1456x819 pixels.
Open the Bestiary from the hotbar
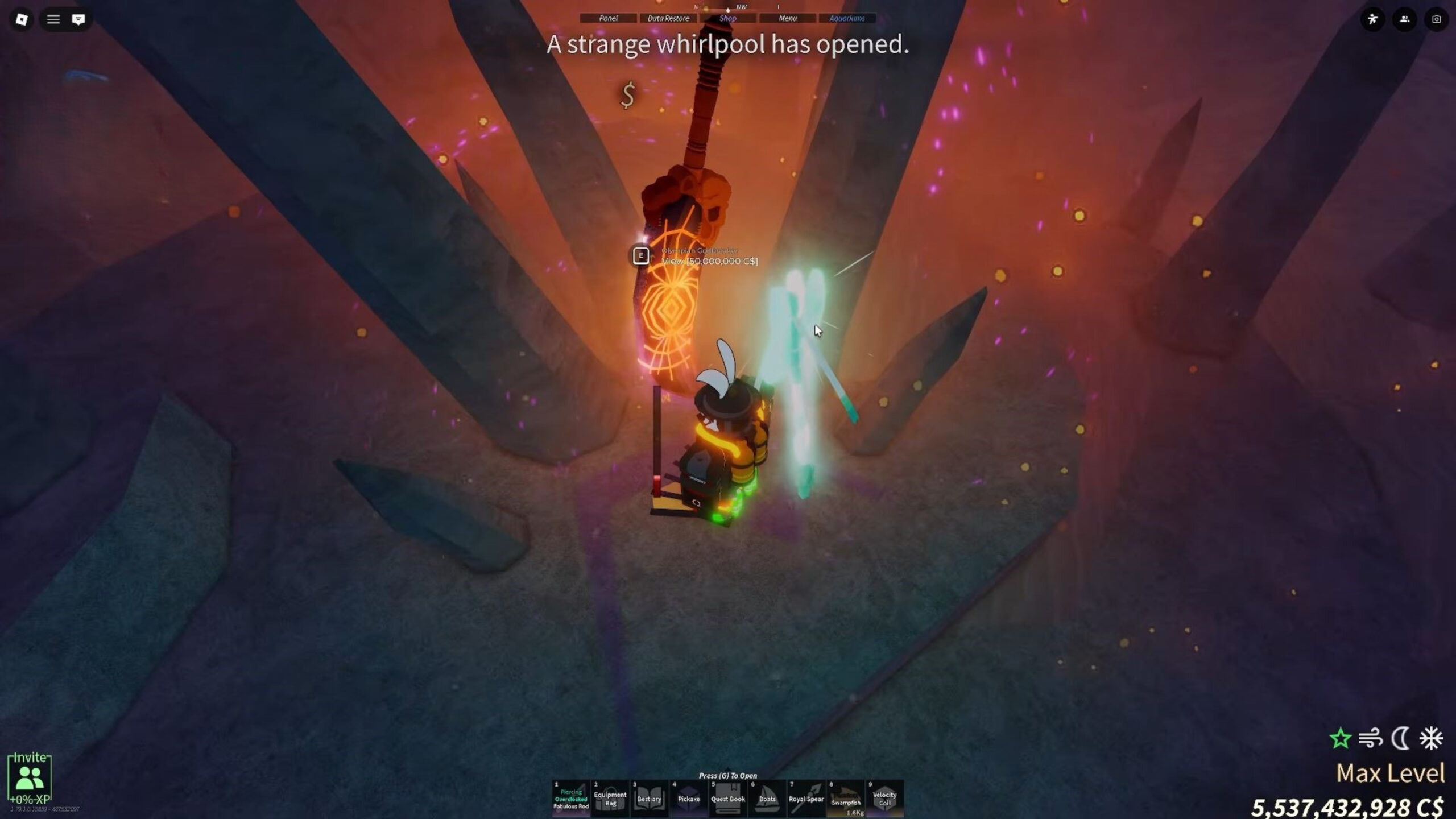tap(650, 799)
